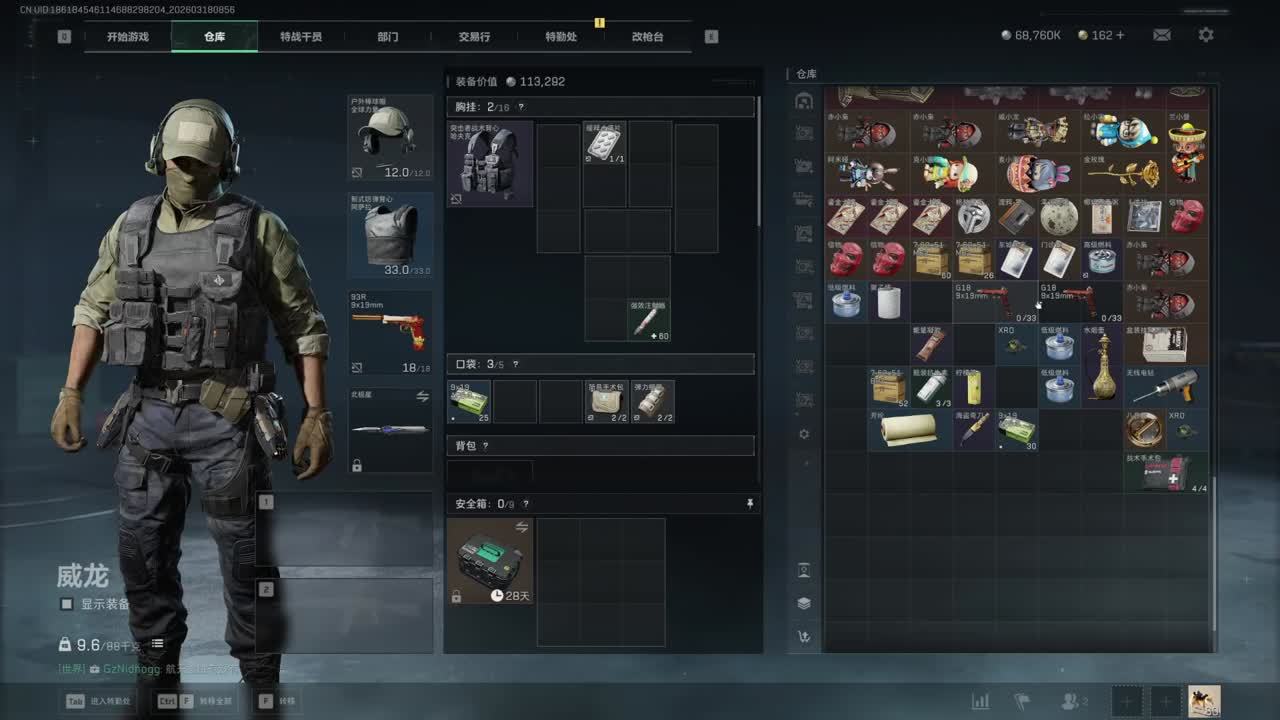The width and height of the screenshot is (1280, 720).
Task: Open the 特战干员 operators tab
Action: (301, 37)
